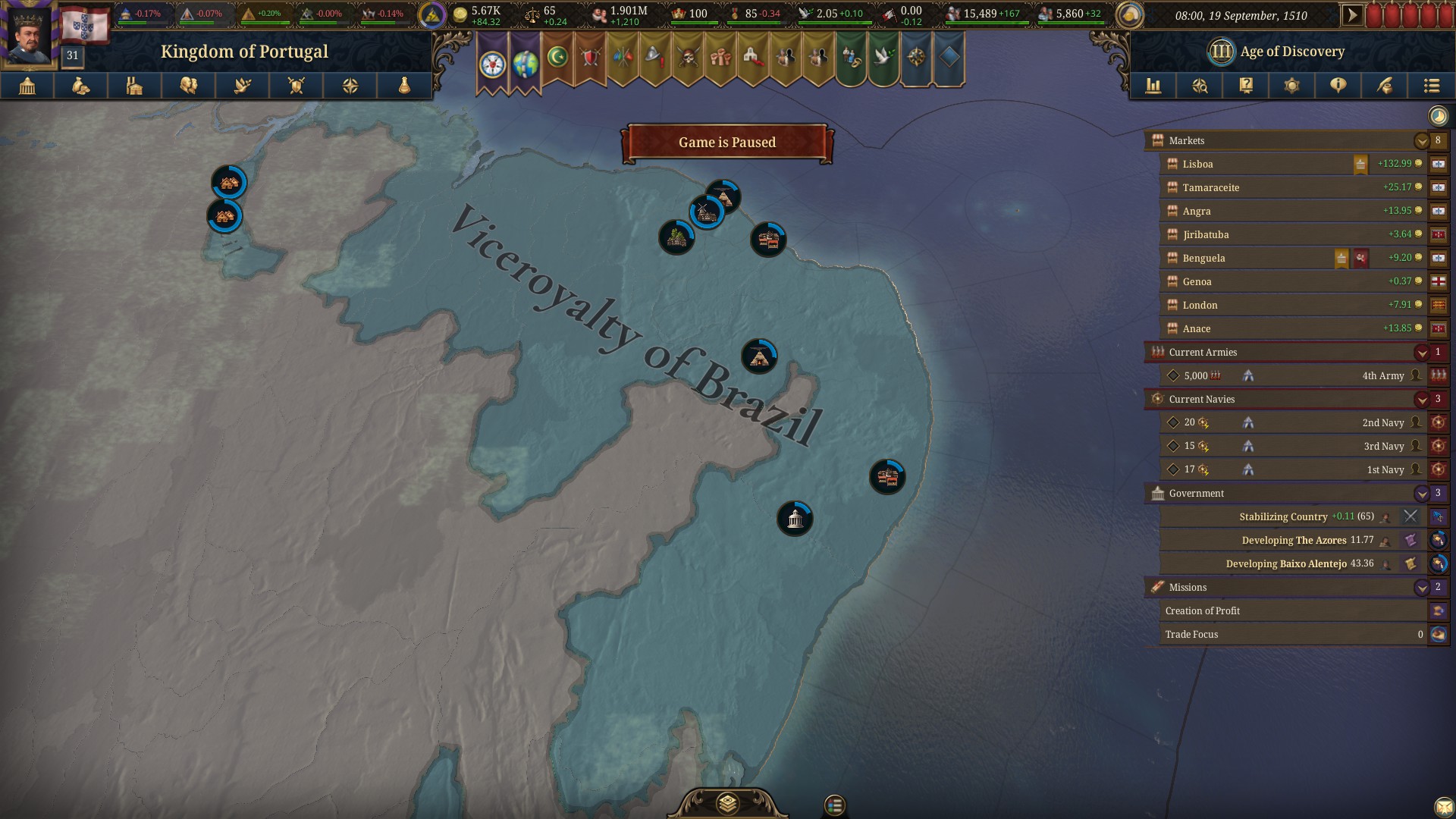Collapse the Current Navies section

pos(1420,399)
